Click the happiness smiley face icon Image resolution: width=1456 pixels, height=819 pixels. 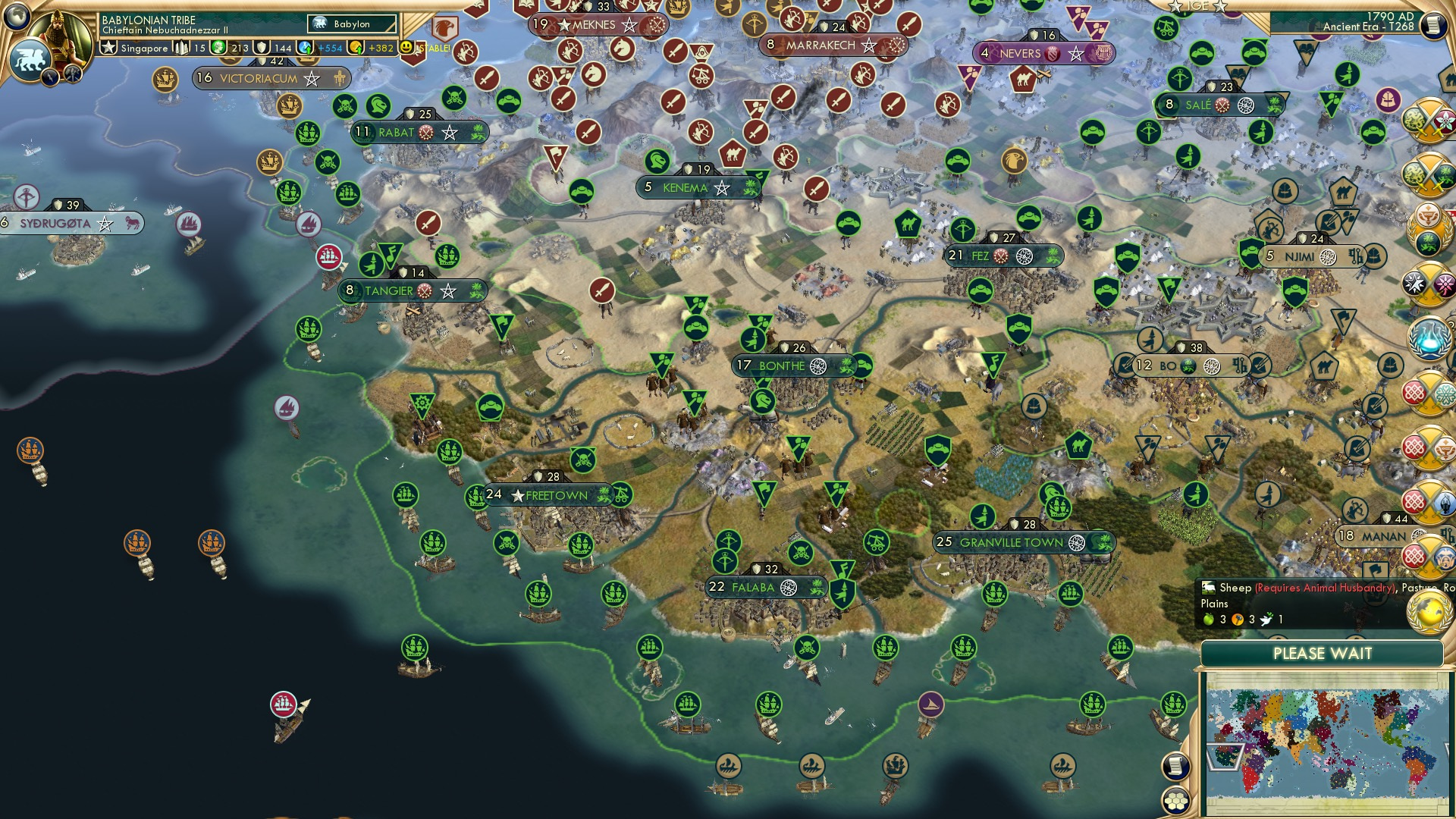coord(407,49)
